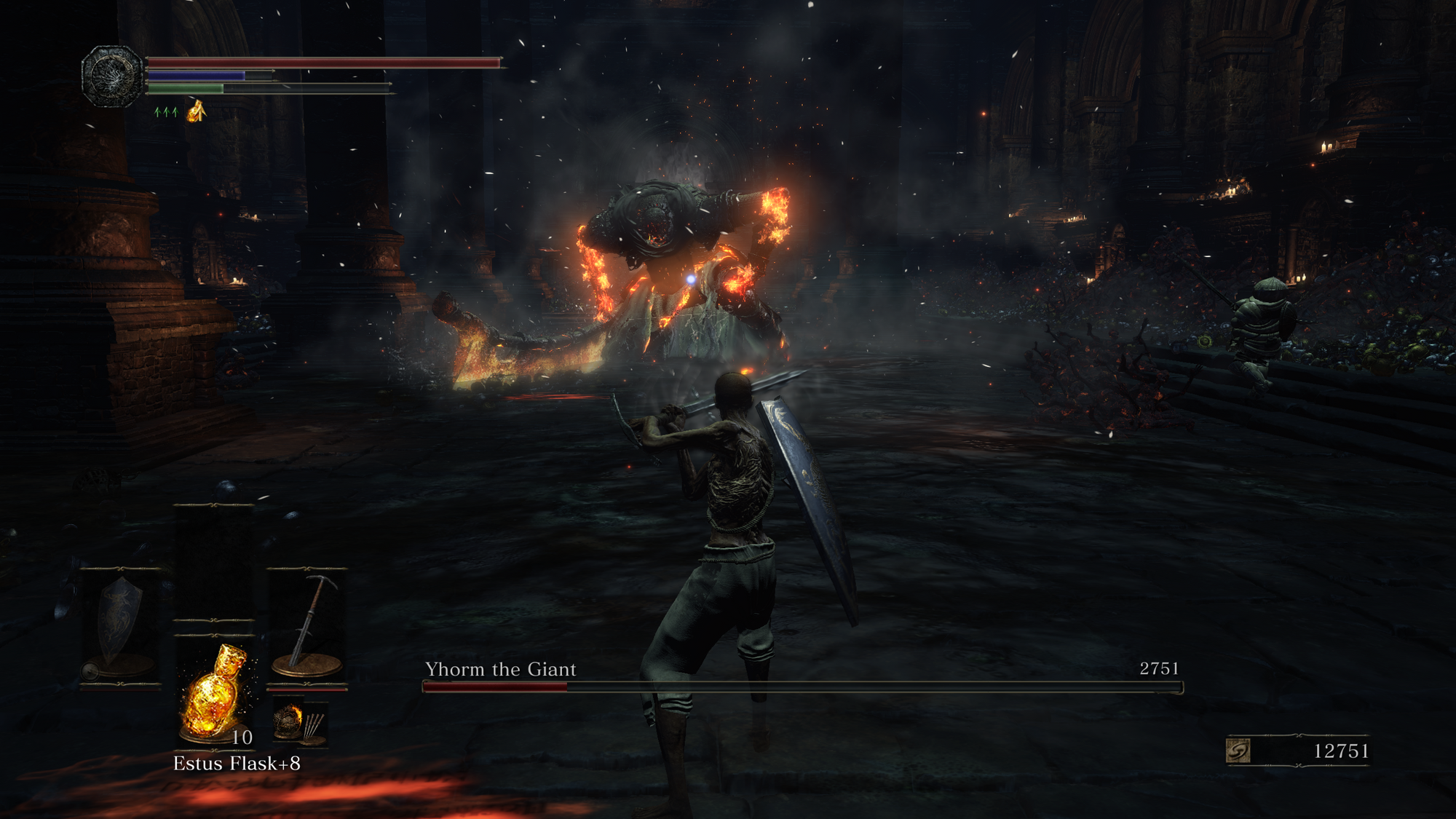Click the flaming flask buff status icon
This screenshot has width=1456, height=819.
197,111
